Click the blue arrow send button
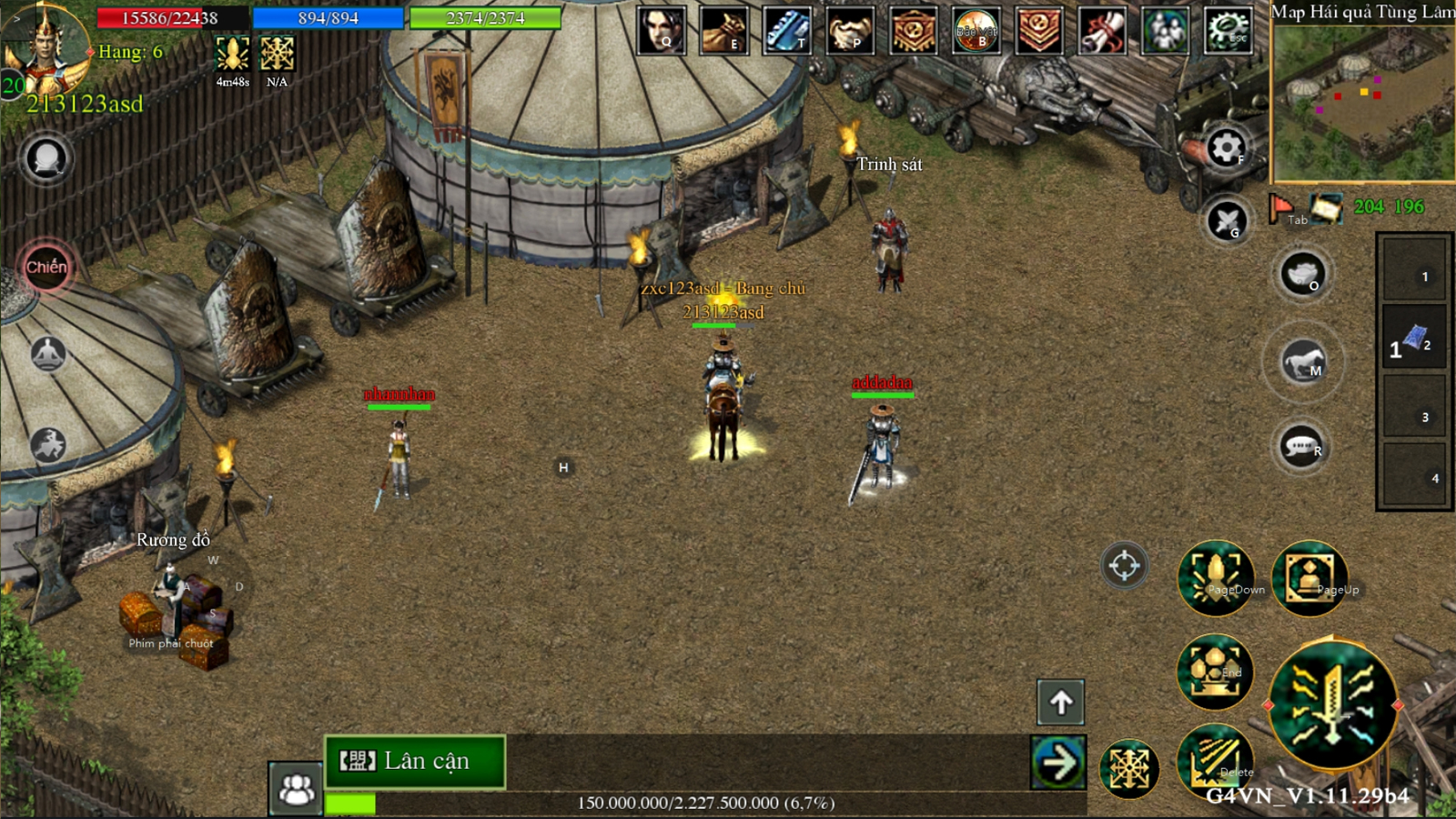The height and width of the screenshot is (819, 1456). coord(1058,763)
